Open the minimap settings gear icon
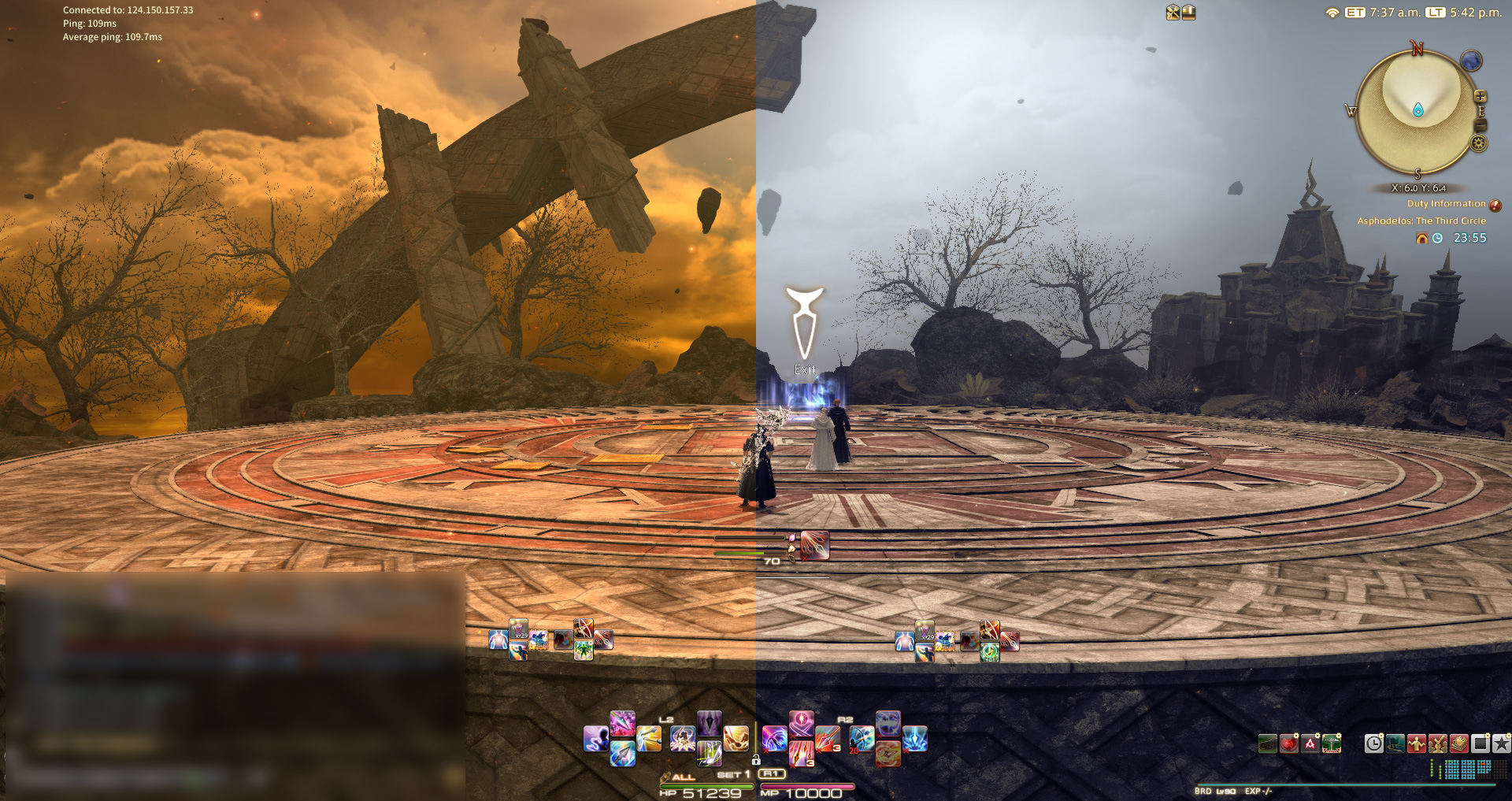1512x801 pixels. [x=1478, y=143]
